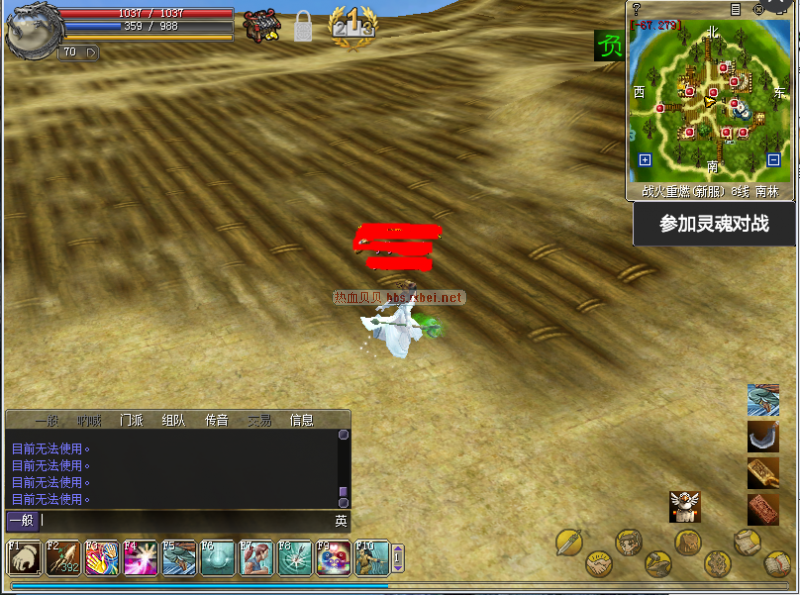800x595 pixels.
Task: Open the sword icon menu button
Action: 569,542
